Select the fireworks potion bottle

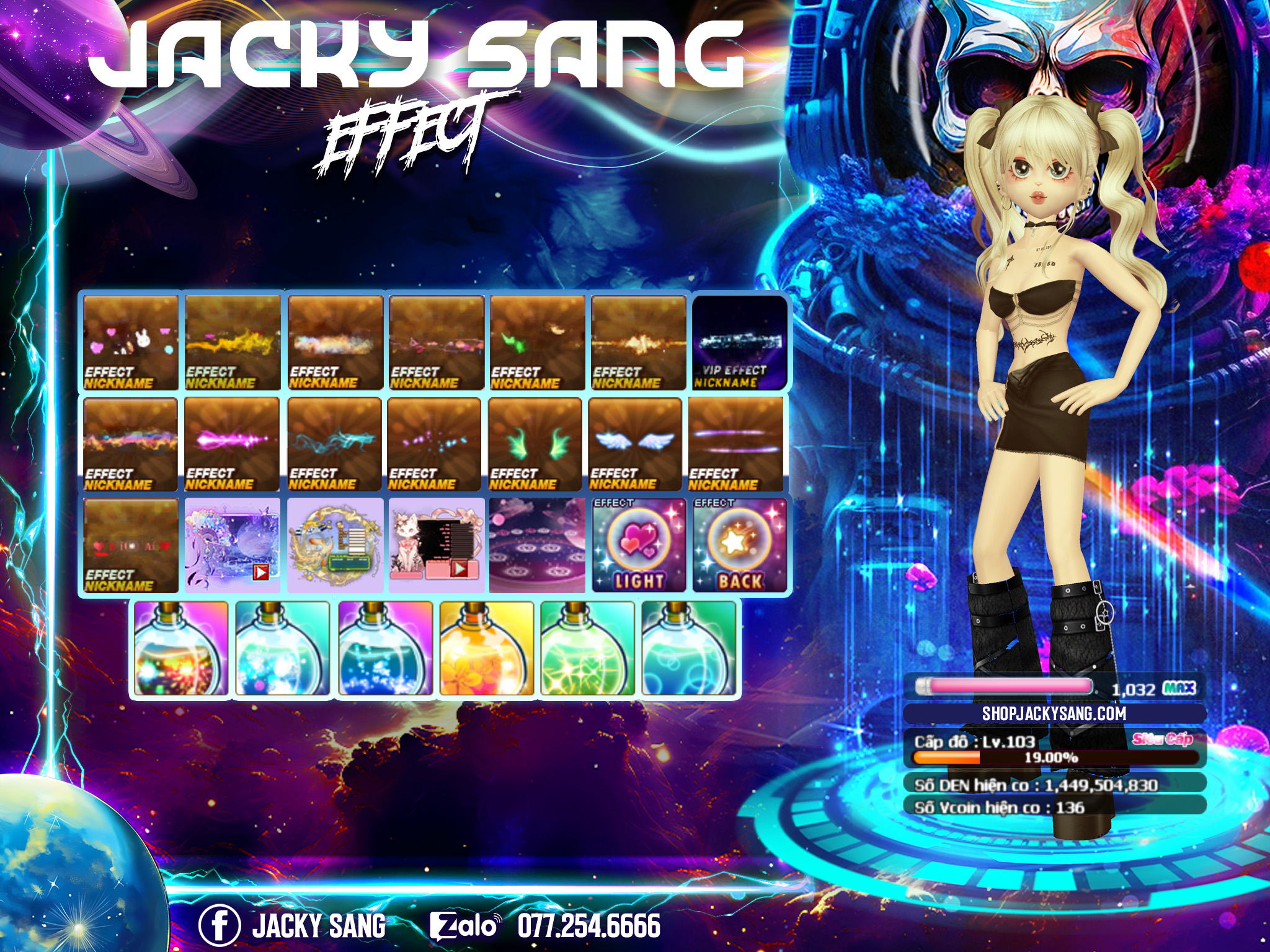click(181, 649)
